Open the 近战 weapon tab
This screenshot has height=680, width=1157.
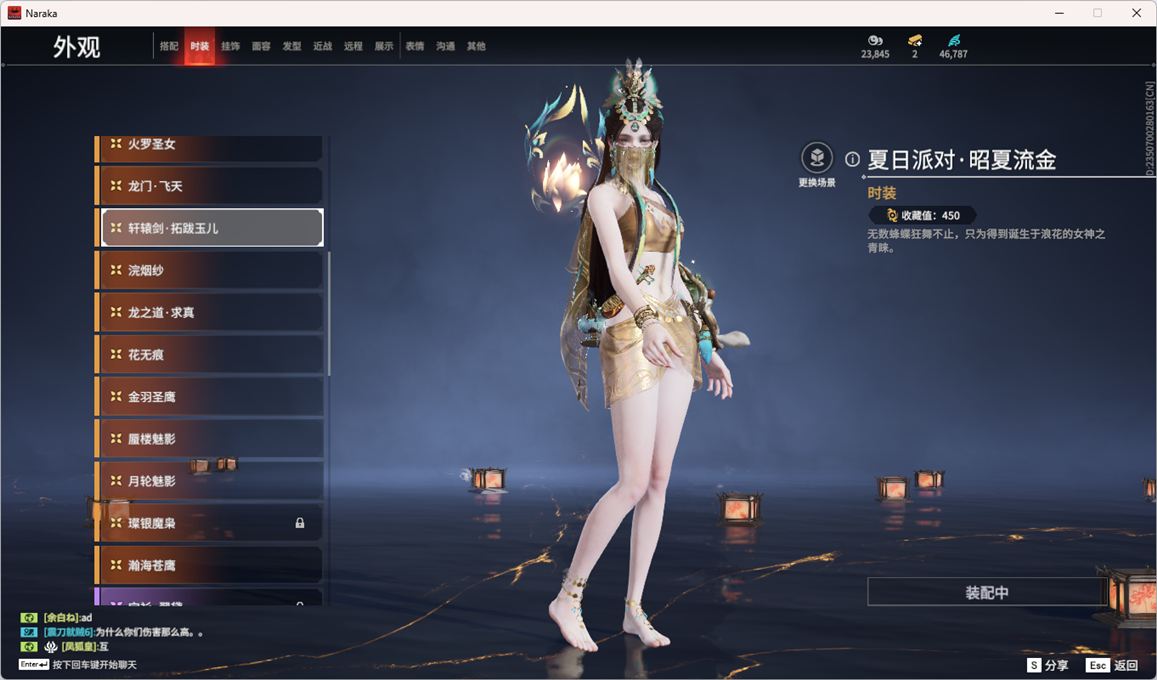click(x=322, y=47)
